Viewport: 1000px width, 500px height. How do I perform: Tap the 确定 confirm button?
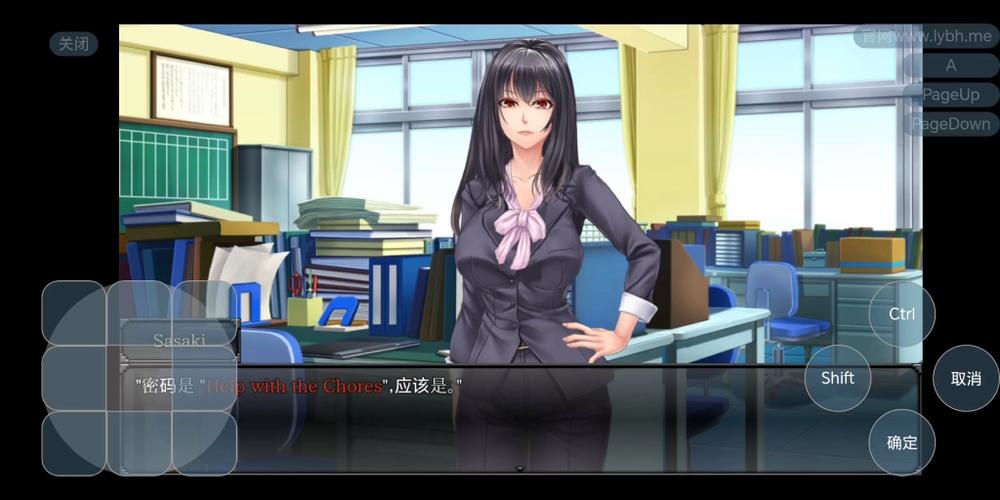point(901,442)
